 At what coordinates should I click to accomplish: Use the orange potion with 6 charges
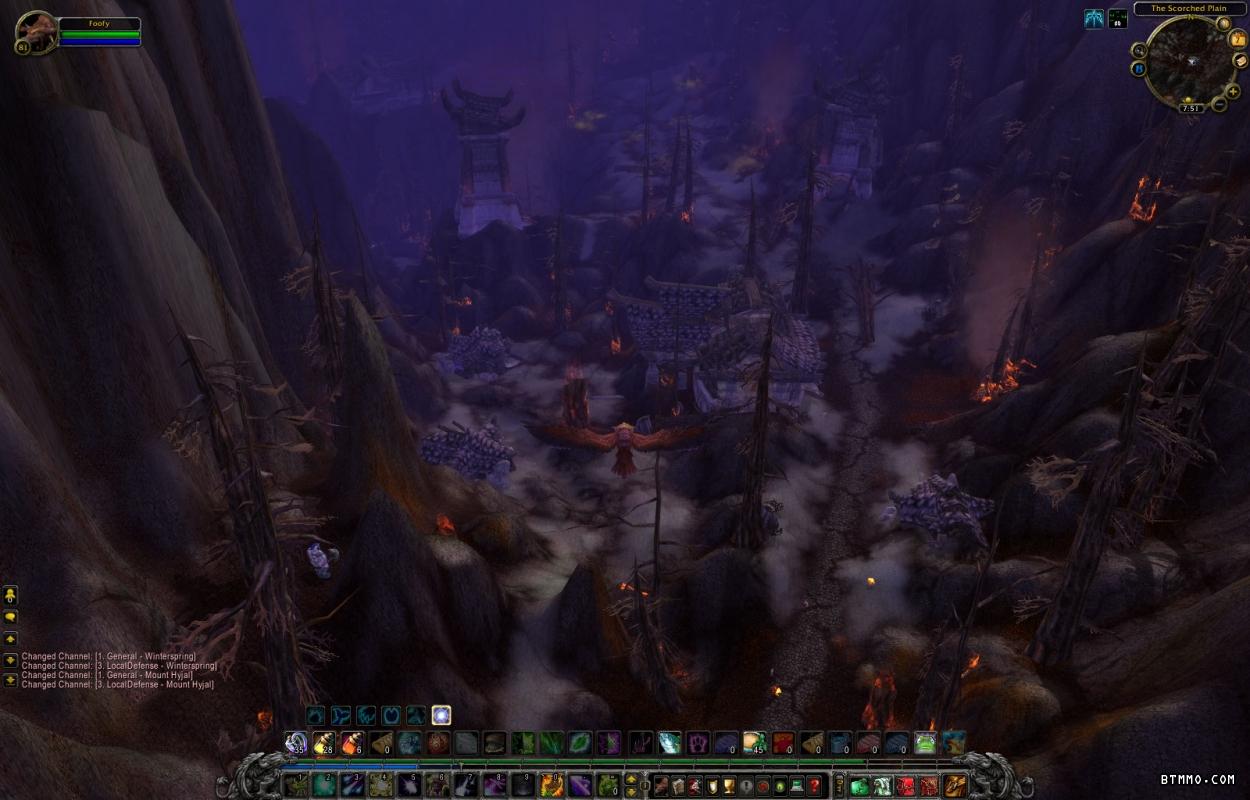[x=353, y=743]
